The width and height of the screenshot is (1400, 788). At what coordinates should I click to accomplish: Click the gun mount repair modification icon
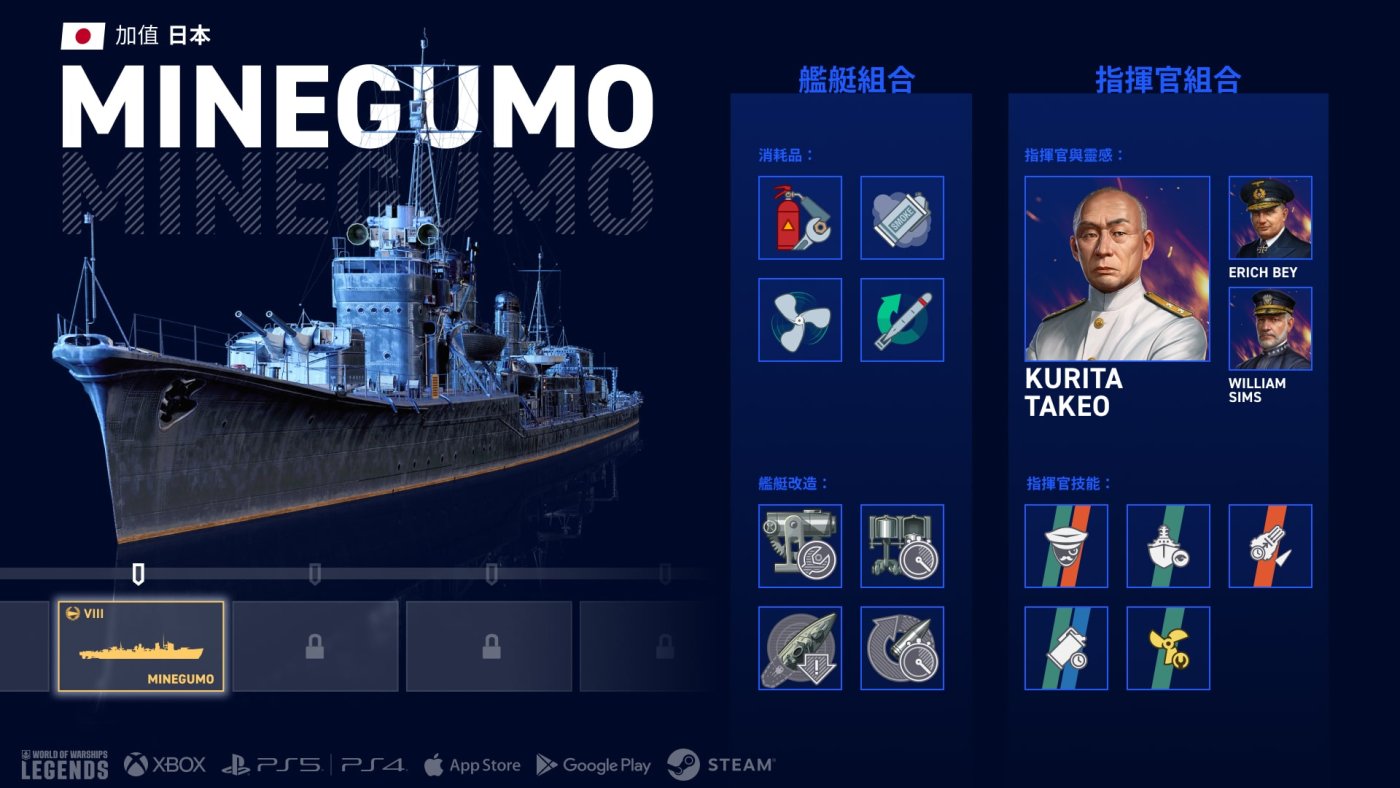[x=800, y=546]
